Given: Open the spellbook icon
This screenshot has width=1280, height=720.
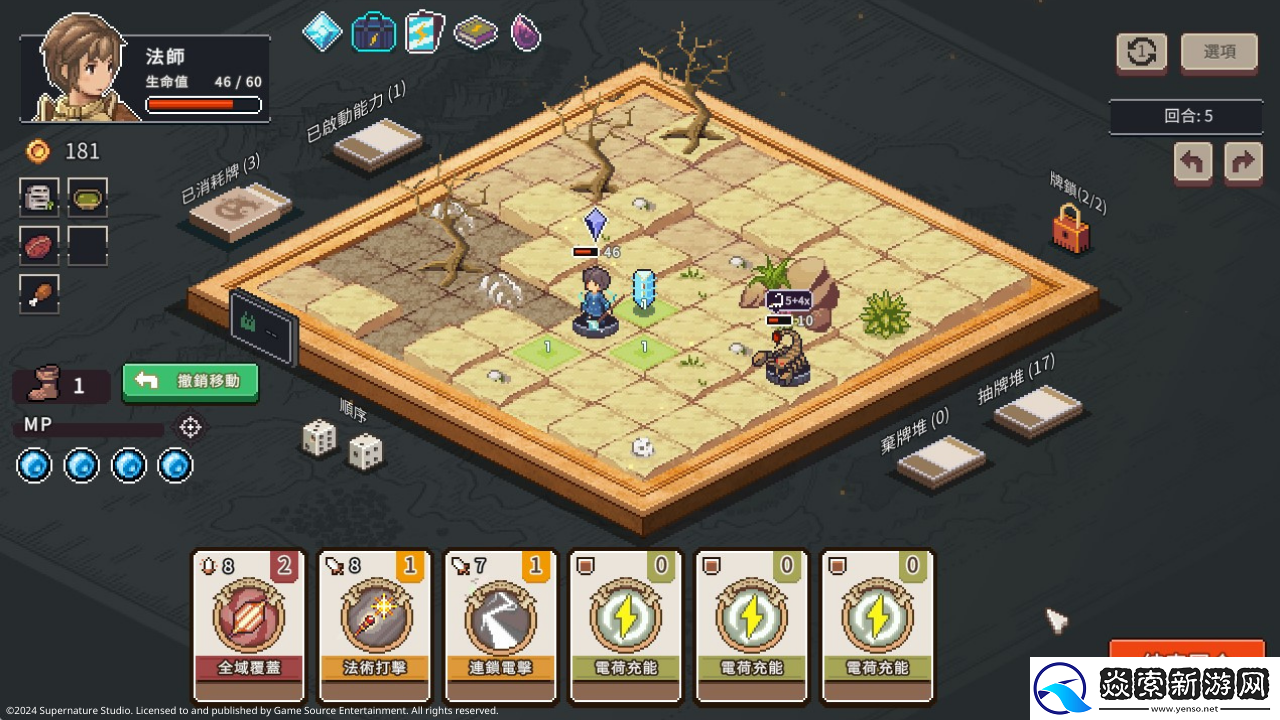Looking at the screenshot, I should click(x=476, y=33).
